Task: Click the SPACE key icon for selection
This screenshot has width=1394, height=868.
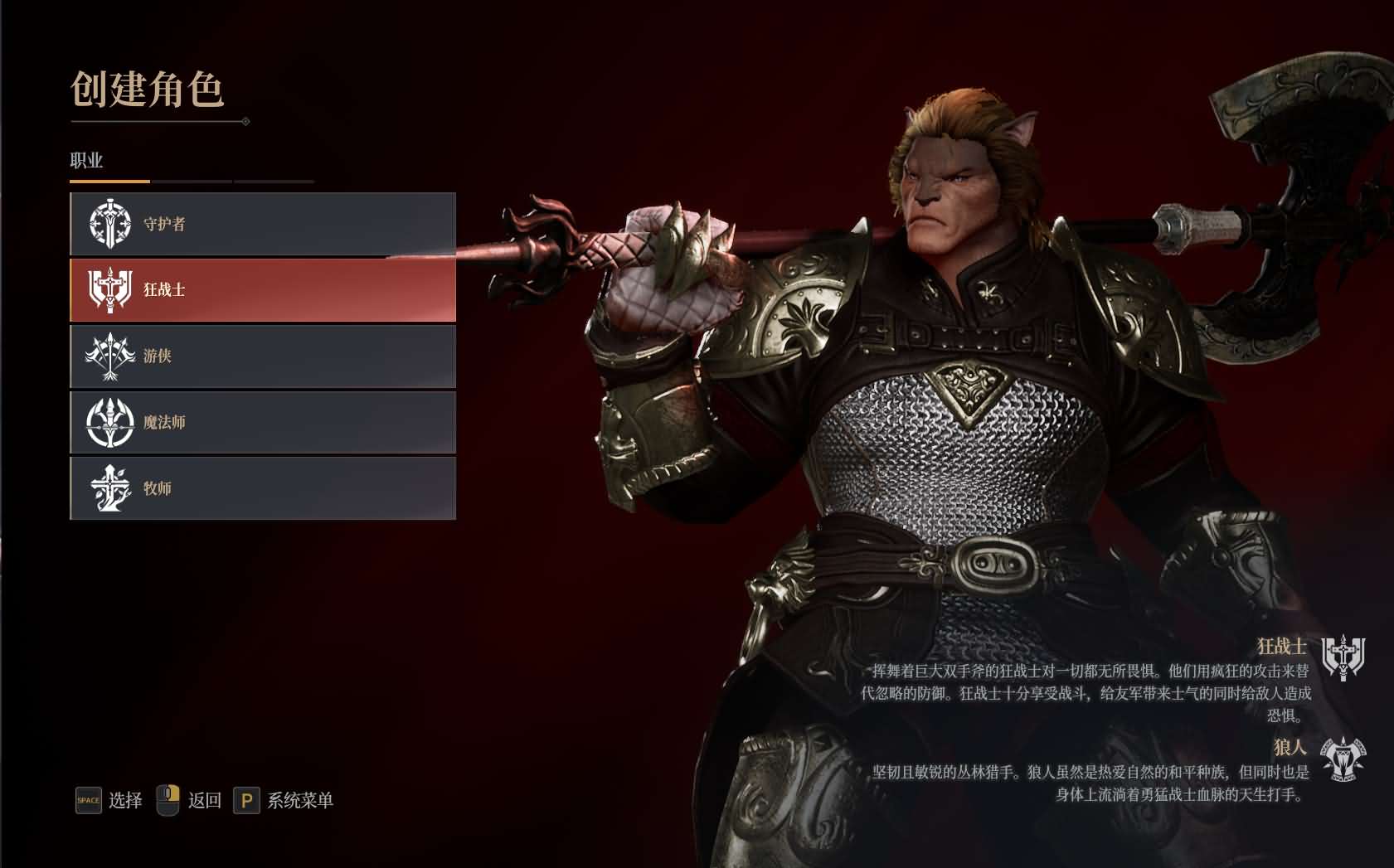Action: [86, 802]
